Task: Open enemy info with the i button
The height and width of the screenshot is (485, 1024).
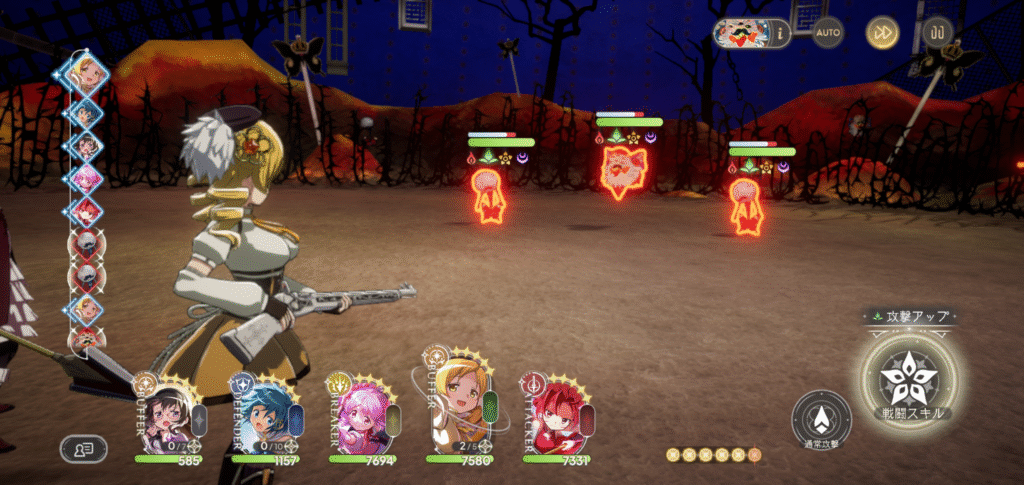Action: coord(779,33)
